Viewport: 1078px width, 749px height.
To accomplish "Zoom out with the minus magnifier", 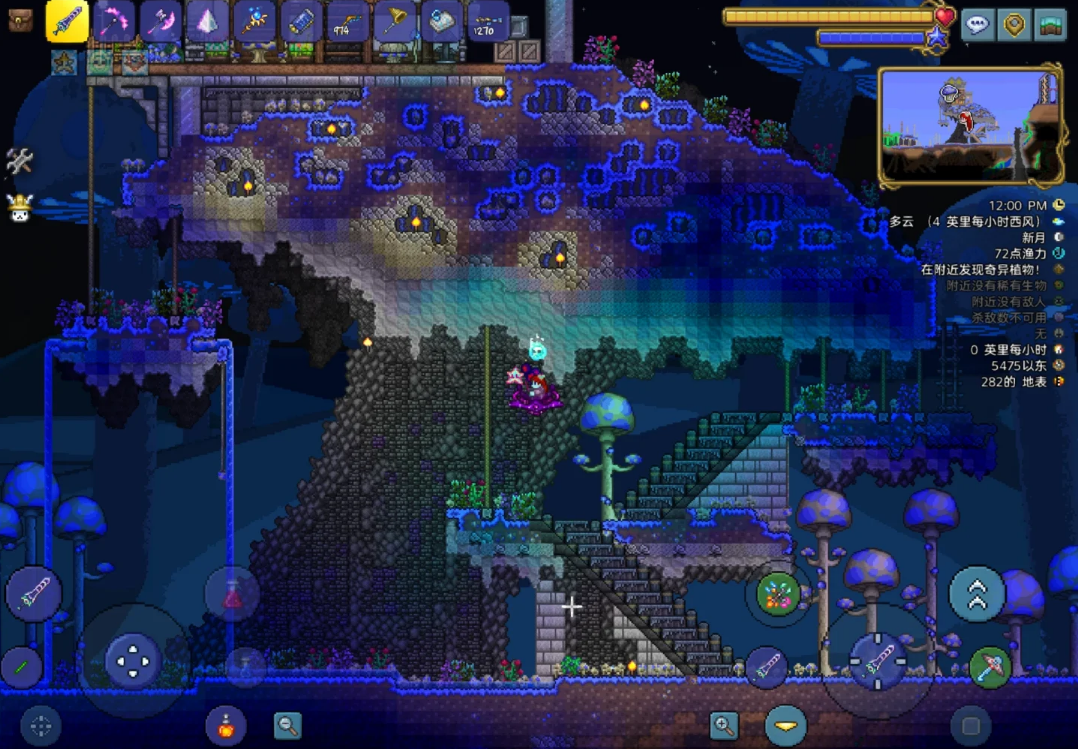I will (x=288, y=725).
